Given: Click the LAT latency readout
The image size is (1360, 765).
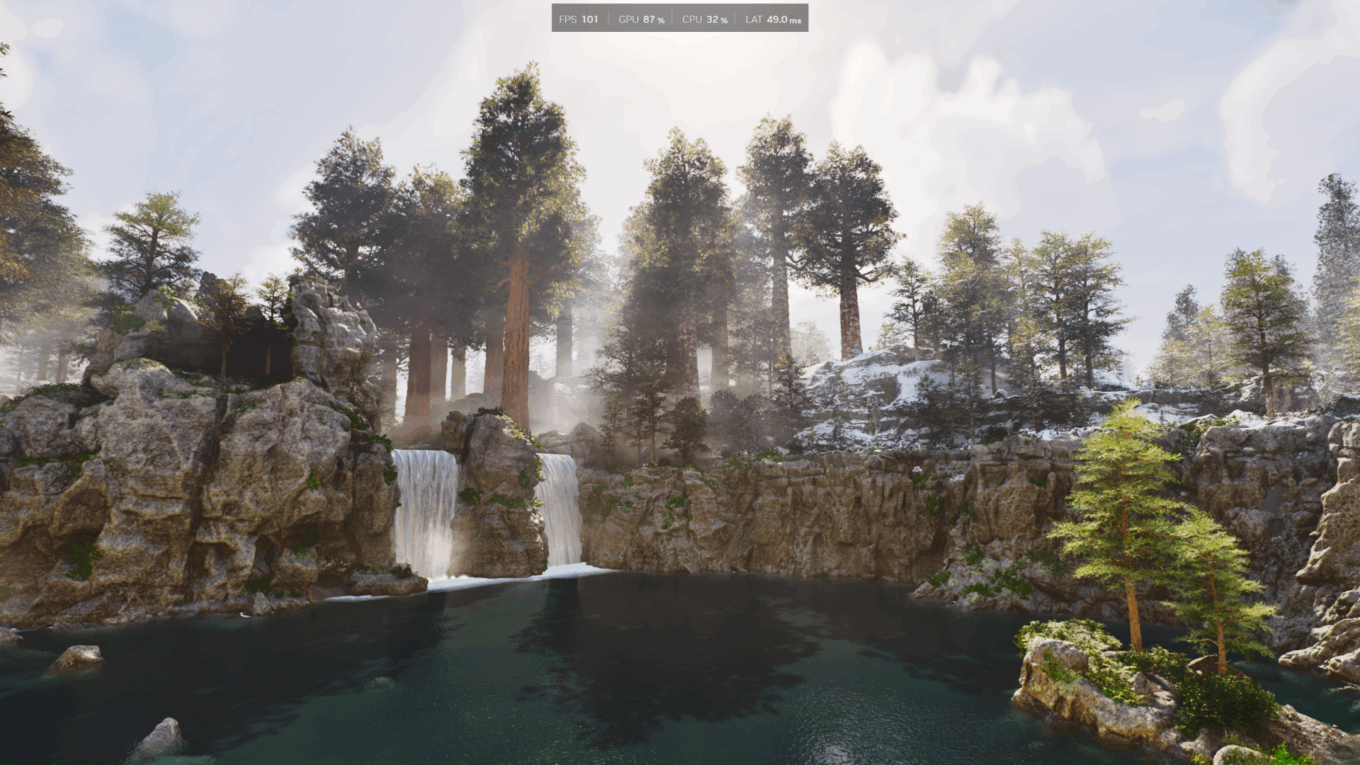Looking at the screenshot, I should pos(772,18).
